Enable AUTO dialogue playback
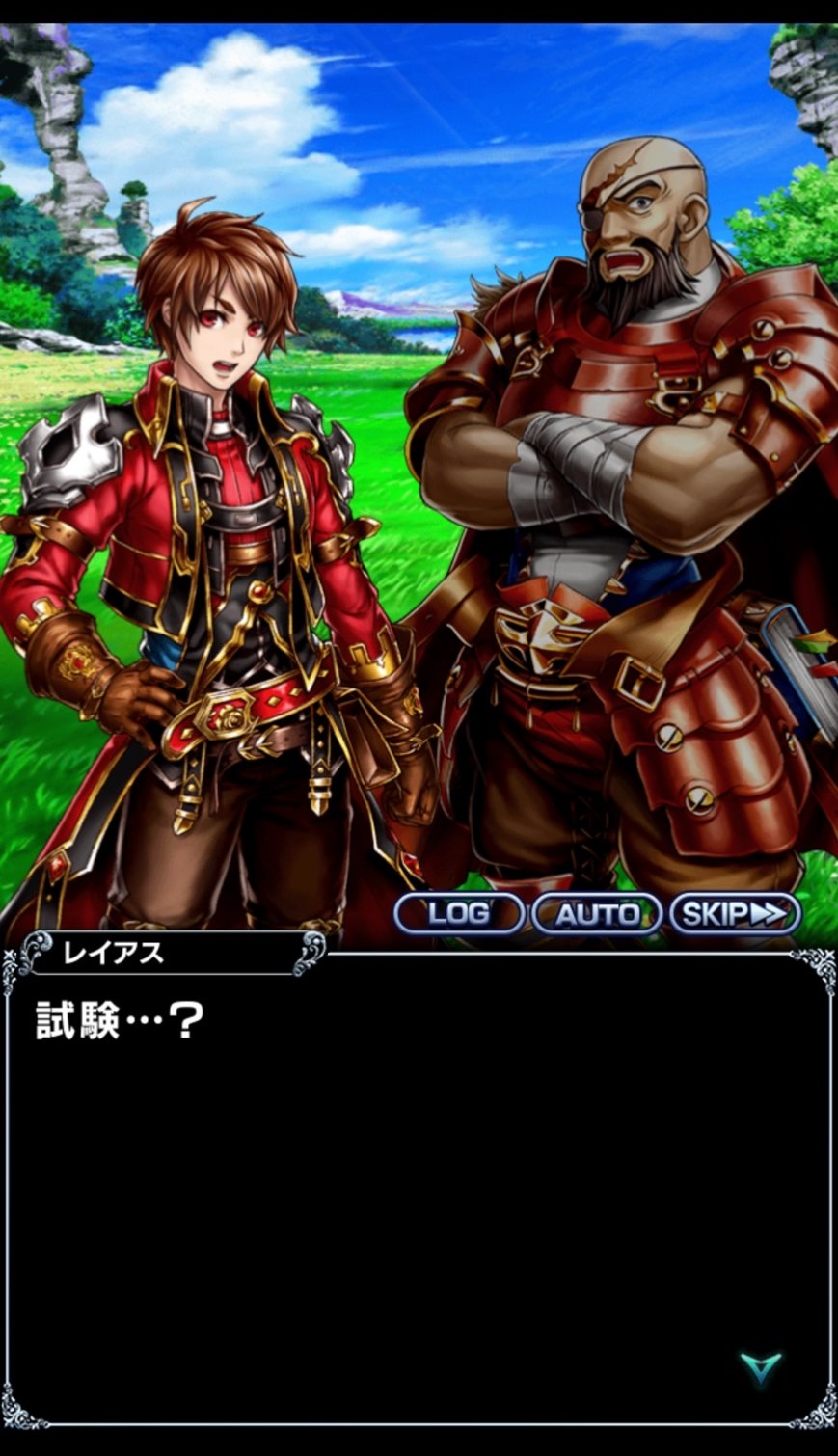The height and width of the screenshot is (1456, 838). pyautogui.click(x=596, y=913)
